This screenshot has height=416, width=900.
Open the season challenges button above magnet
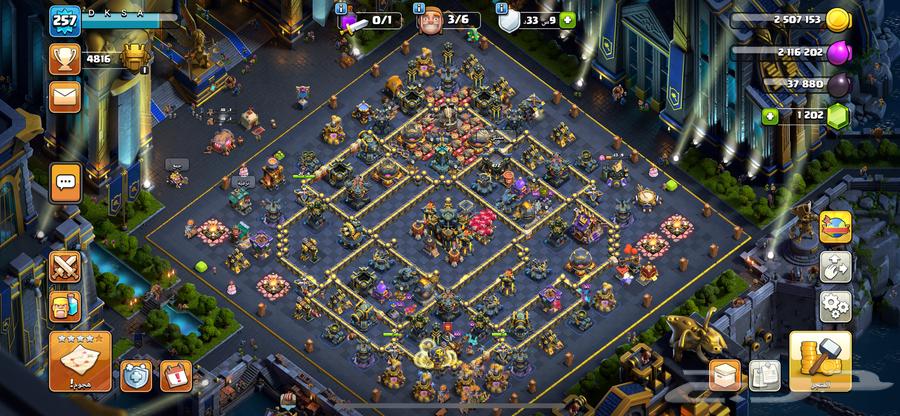[x=836, y=227]
